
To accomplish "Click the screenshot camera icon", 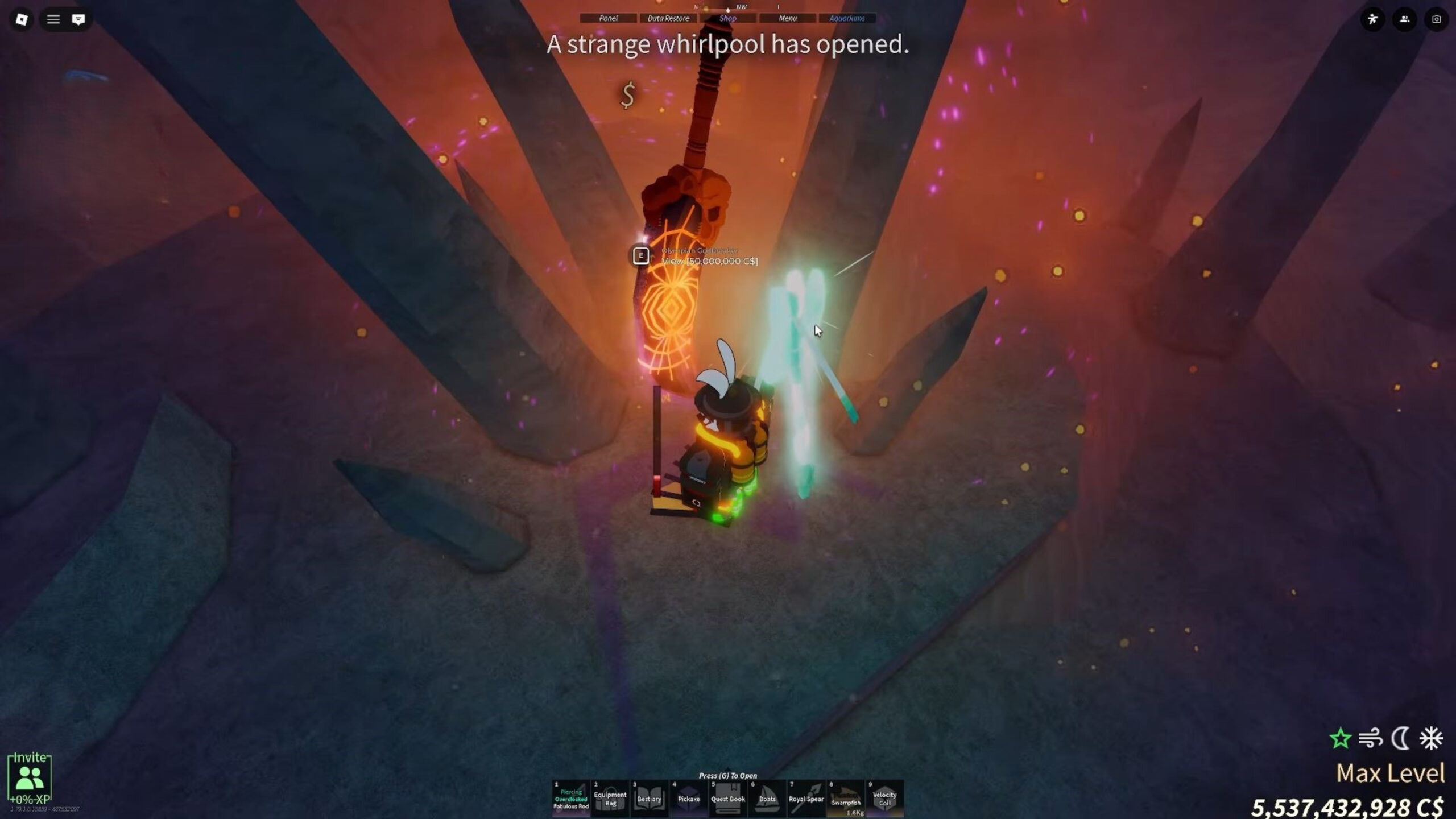I will [x=1436, y=19].
